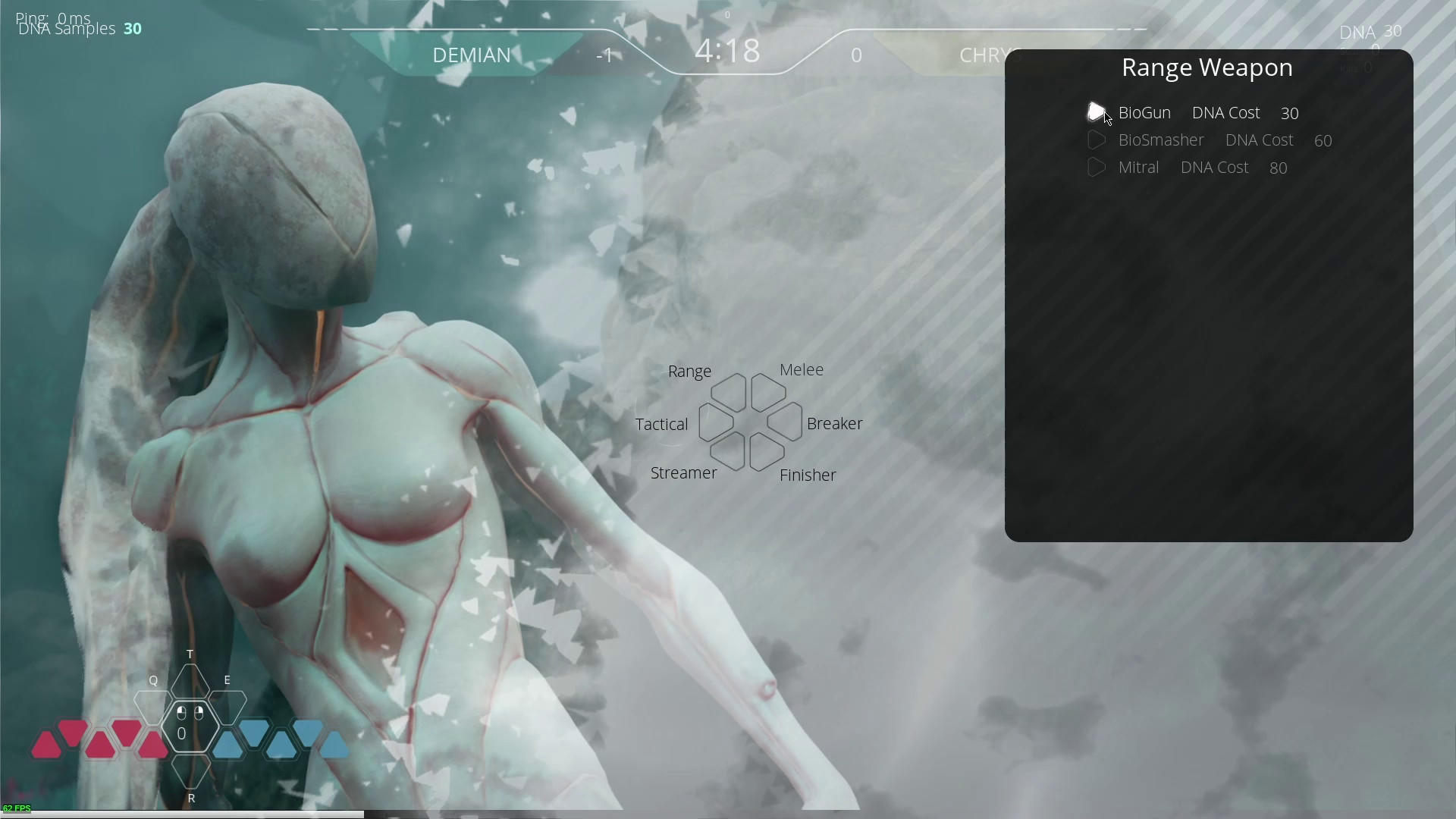Click the DNA Samples counter
Screen dimensions: 1456x819
(79, 29)
